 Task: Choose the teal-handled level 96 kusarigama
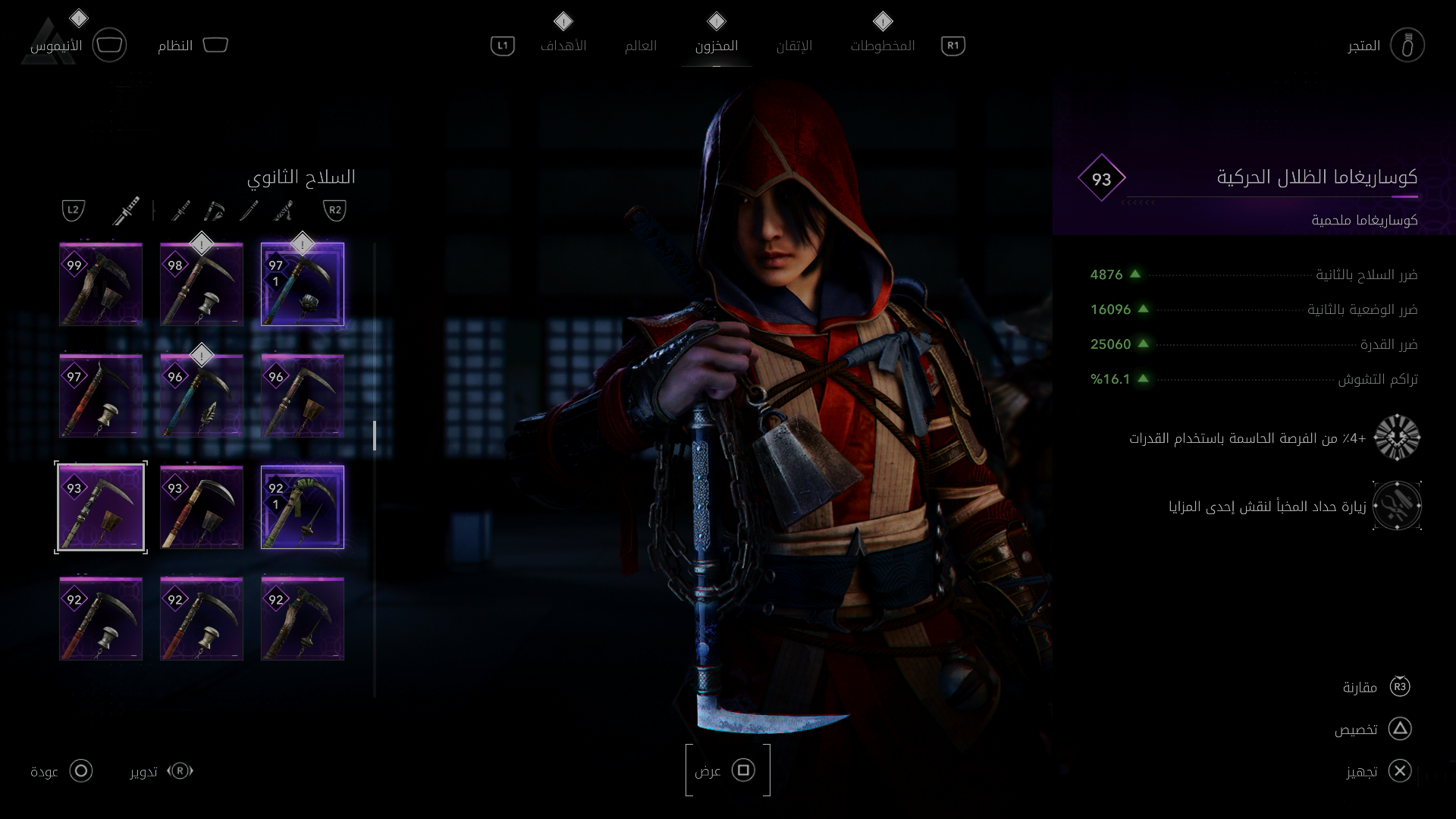202,396
